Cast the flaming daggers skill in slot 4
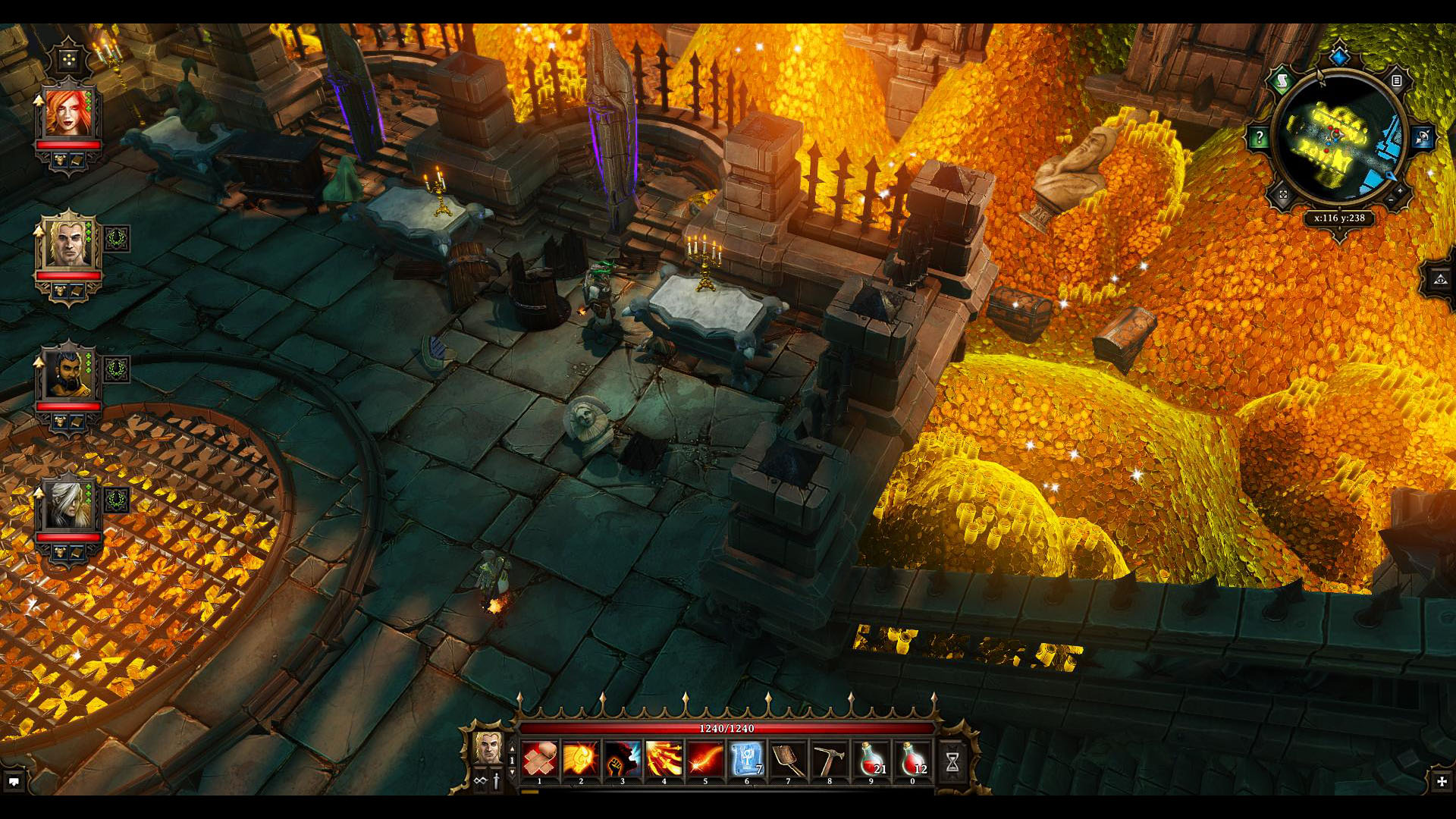 pos(664,759)
